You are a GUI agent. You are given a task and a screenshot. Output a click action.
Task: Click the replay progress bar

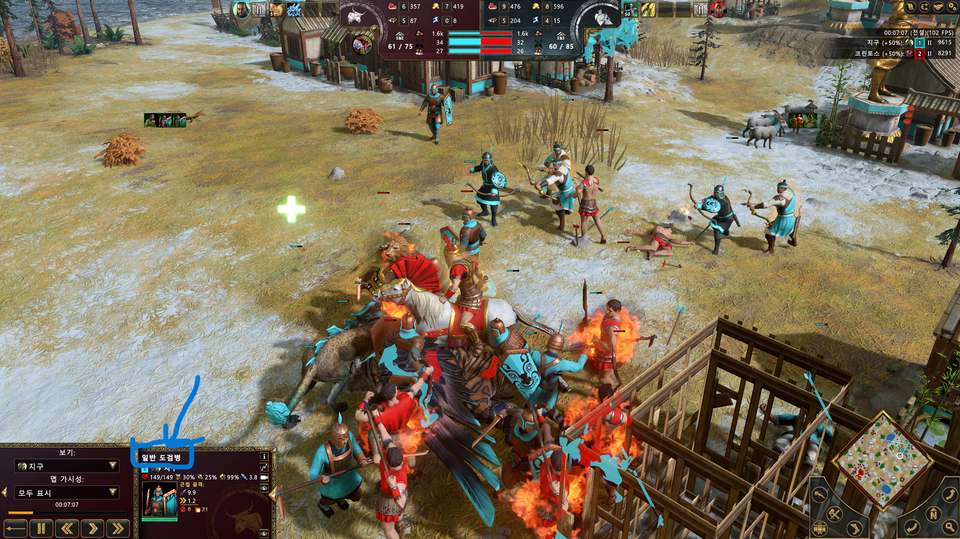(67, 513)
